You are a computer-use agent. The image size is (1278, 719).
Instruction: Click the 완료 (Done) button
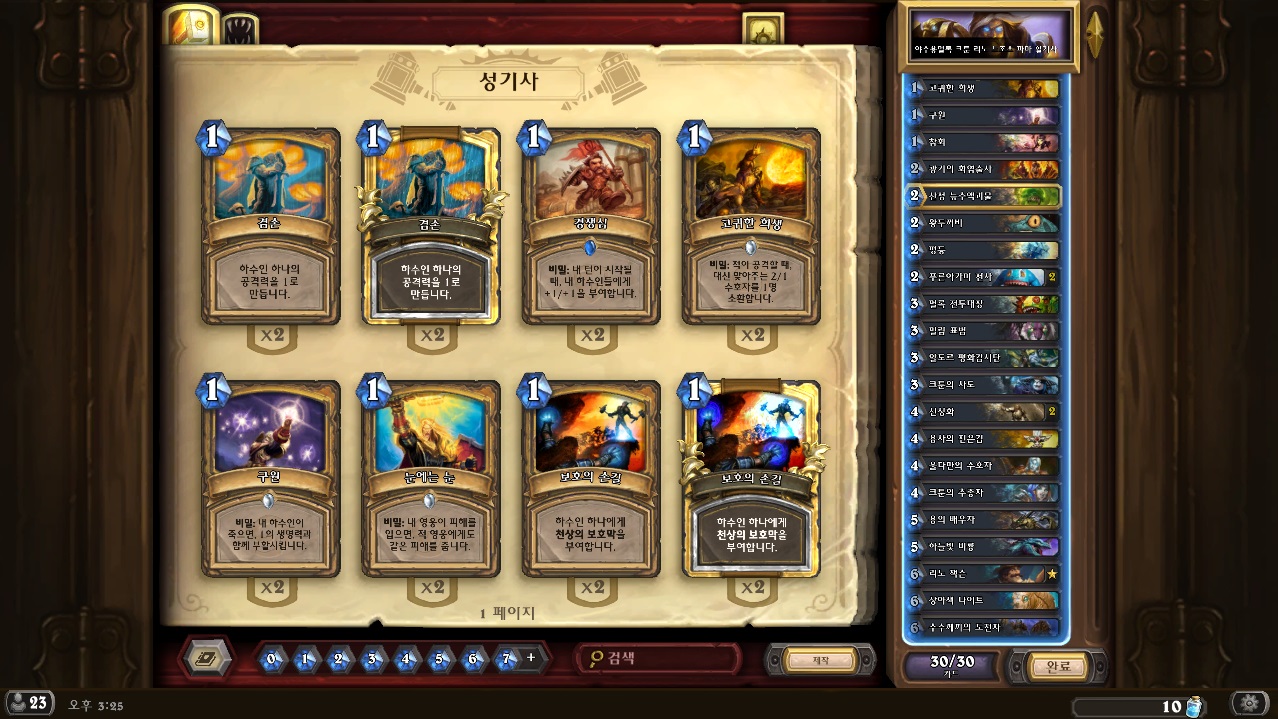1057,666
